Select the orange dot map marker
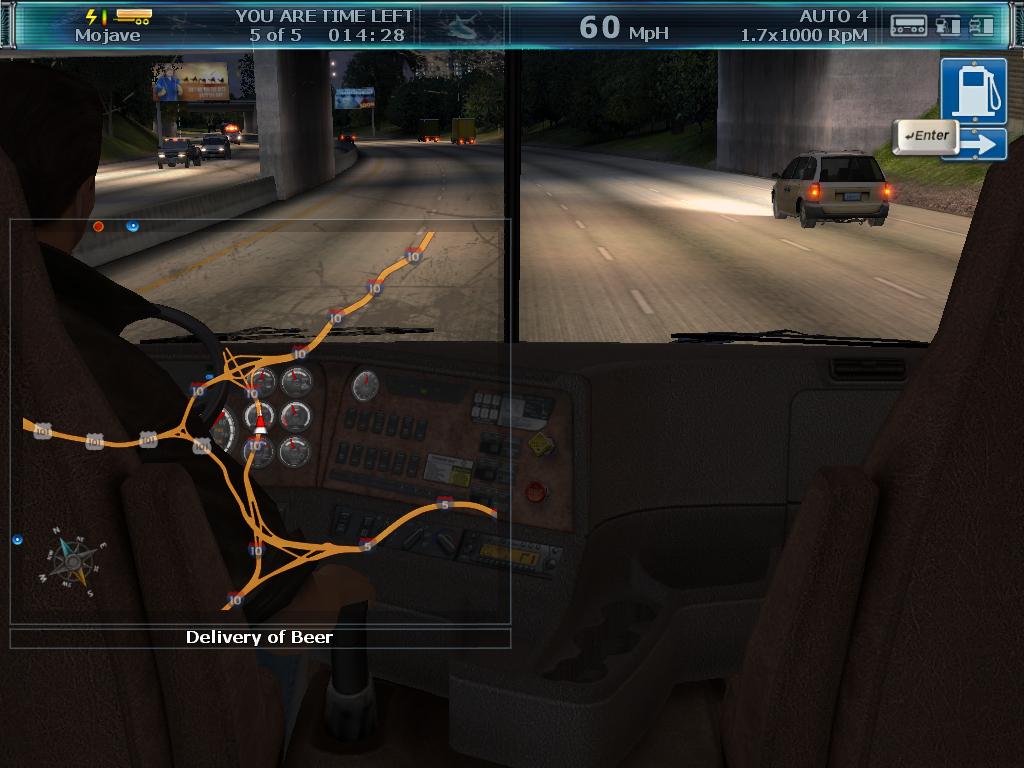 98,227
